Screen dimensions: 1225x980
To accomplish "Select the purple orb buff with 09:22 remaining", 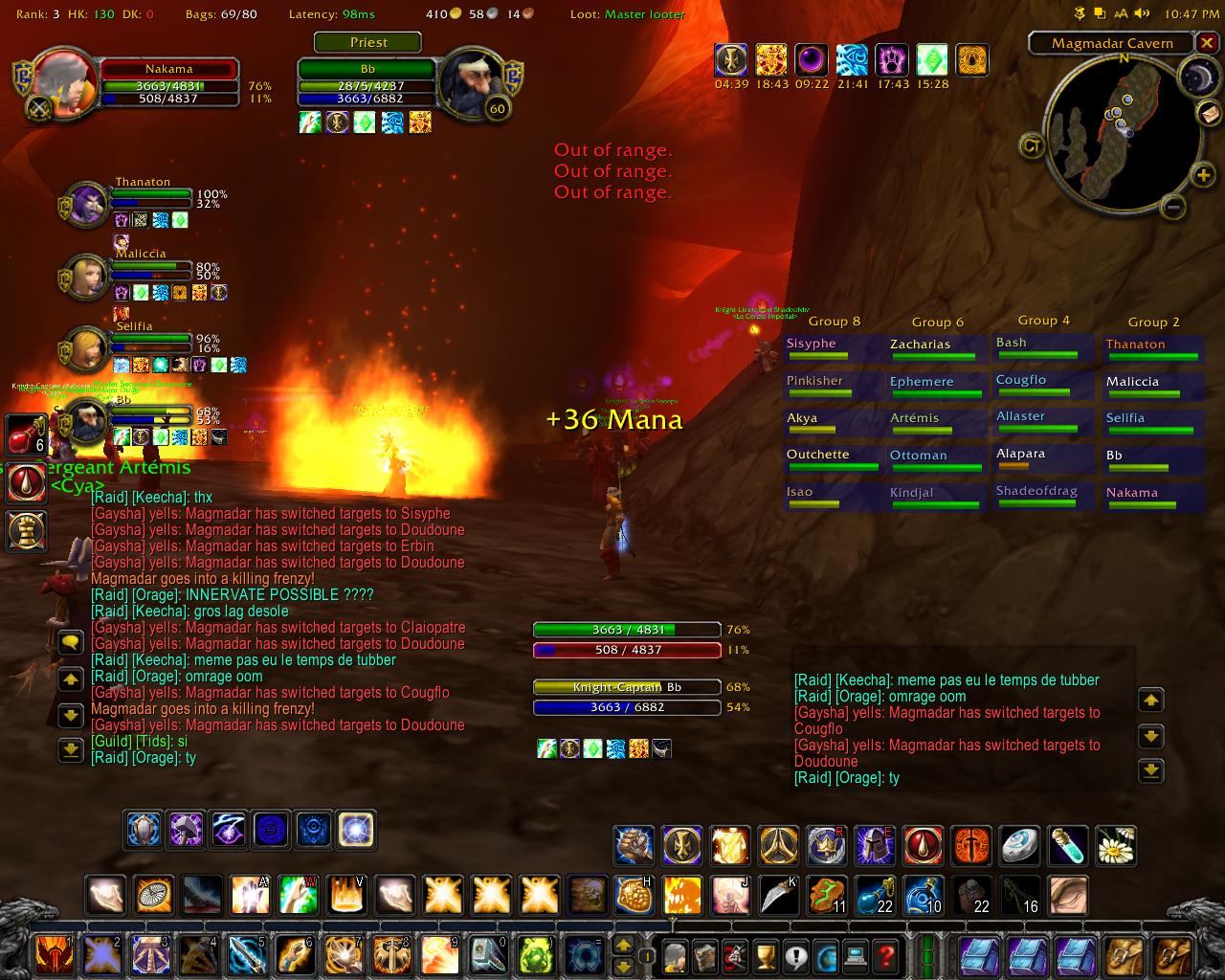I will (x=811, y=60).
